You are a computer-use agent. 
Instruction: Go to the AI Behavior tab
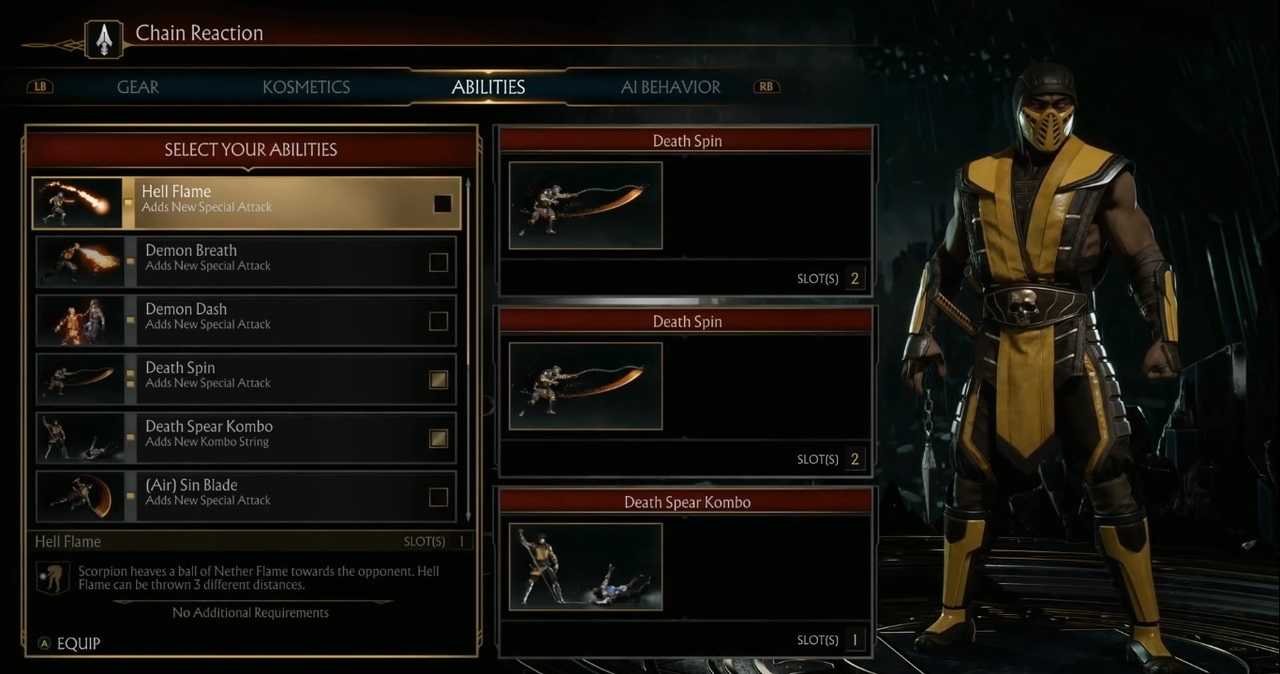point(670,87)
